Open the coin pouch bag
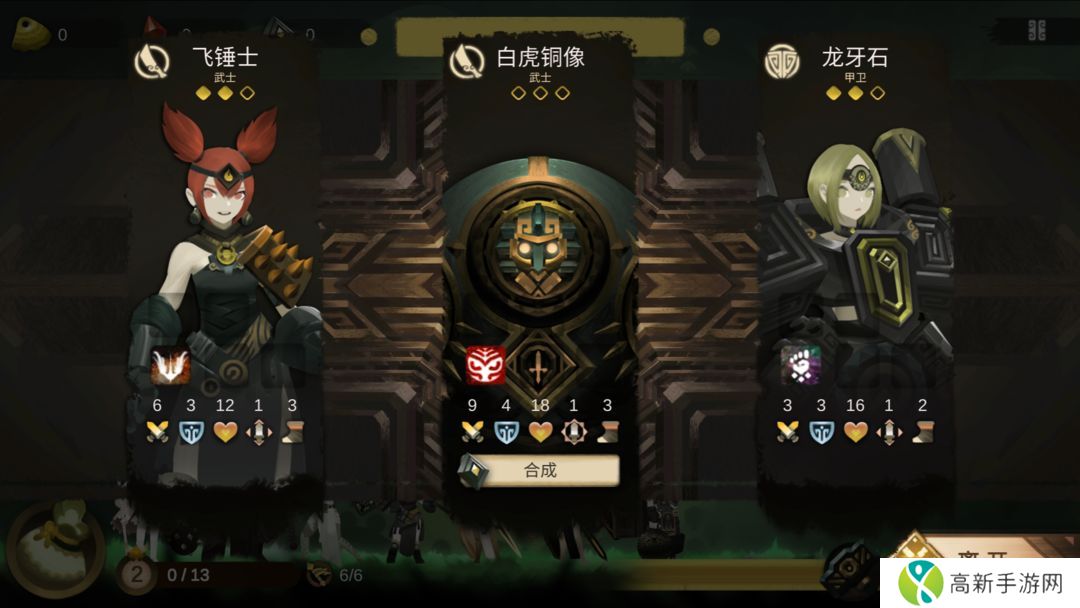The width and height of the screenshot is (1080, 608). 55,550
